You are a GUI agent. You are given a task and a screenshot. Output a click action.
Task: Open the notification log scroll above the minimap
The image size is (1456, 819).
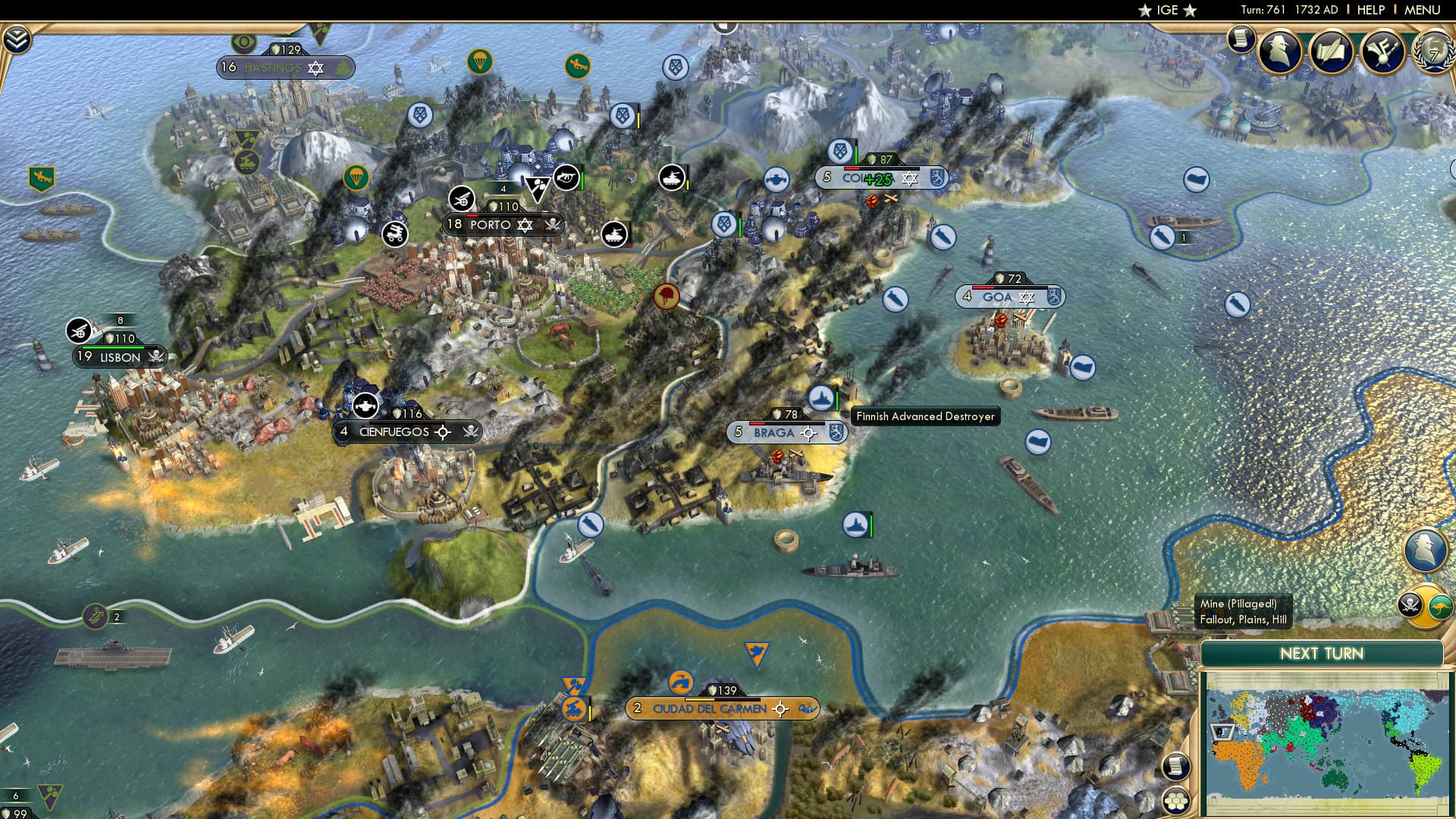pyautogui.click(x=1175, y=766)
